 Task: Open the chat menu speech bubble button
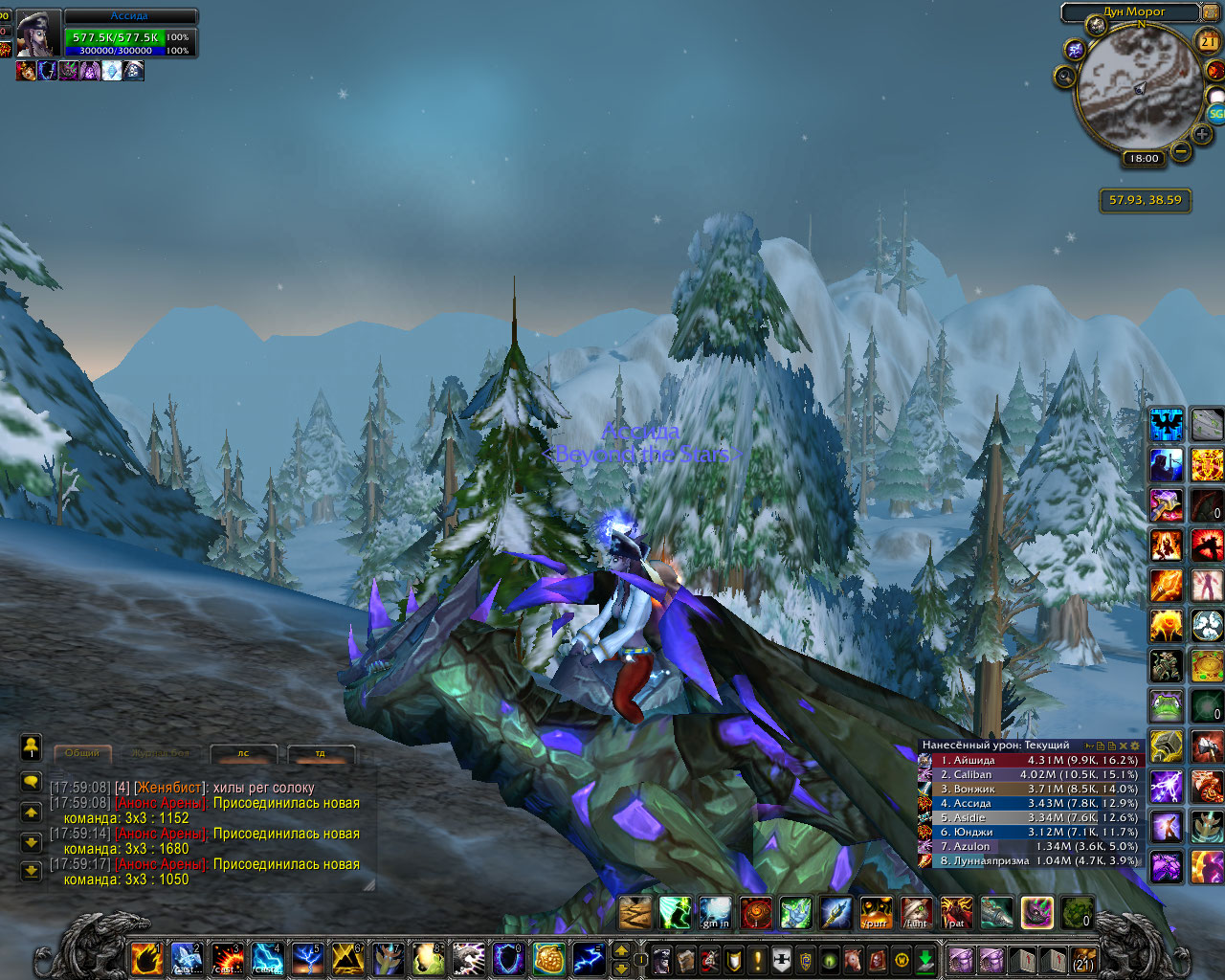click(31, 782)
